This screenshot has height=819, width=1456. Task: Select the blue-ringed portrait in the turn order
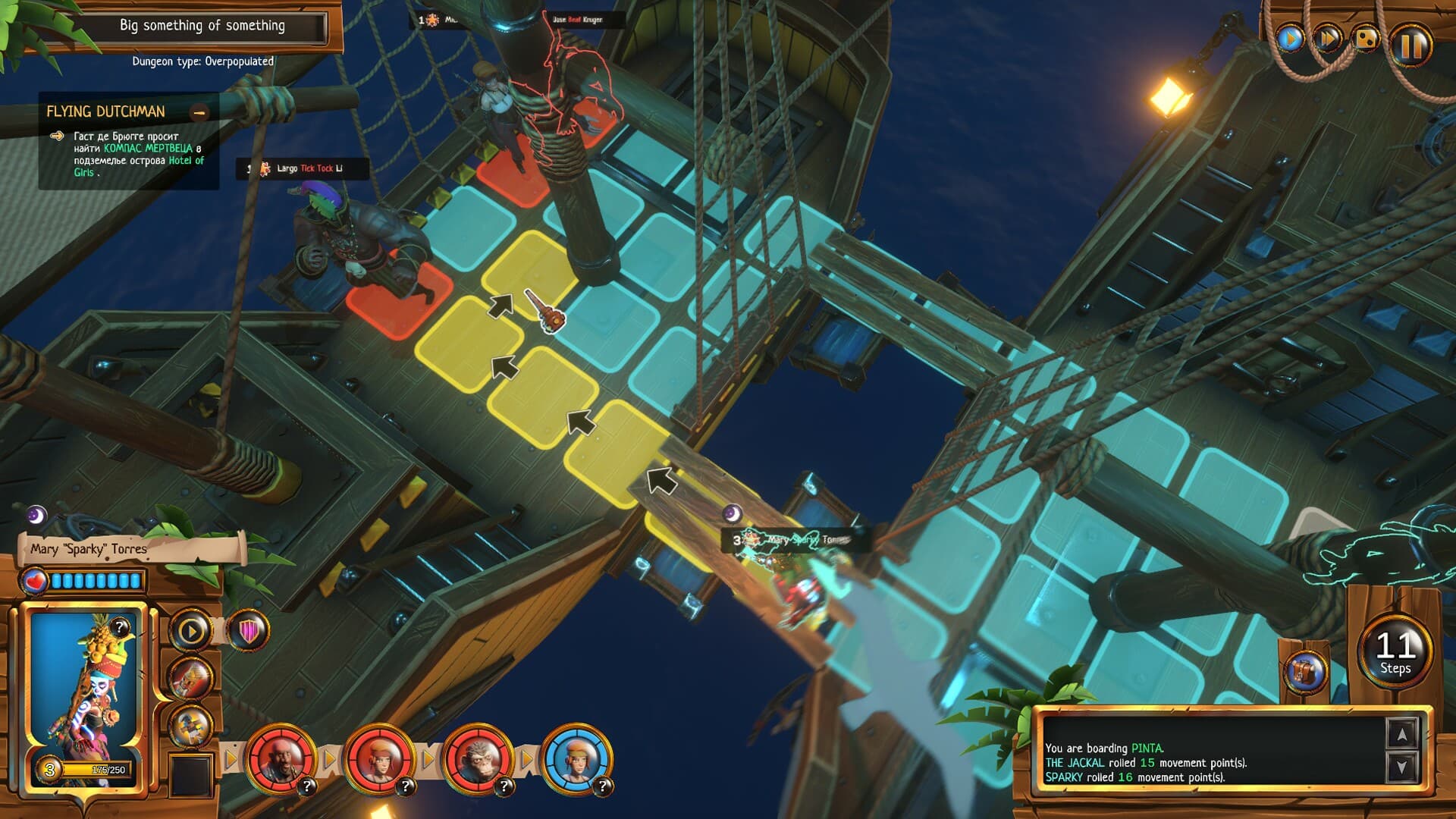(x=576, y=758)
